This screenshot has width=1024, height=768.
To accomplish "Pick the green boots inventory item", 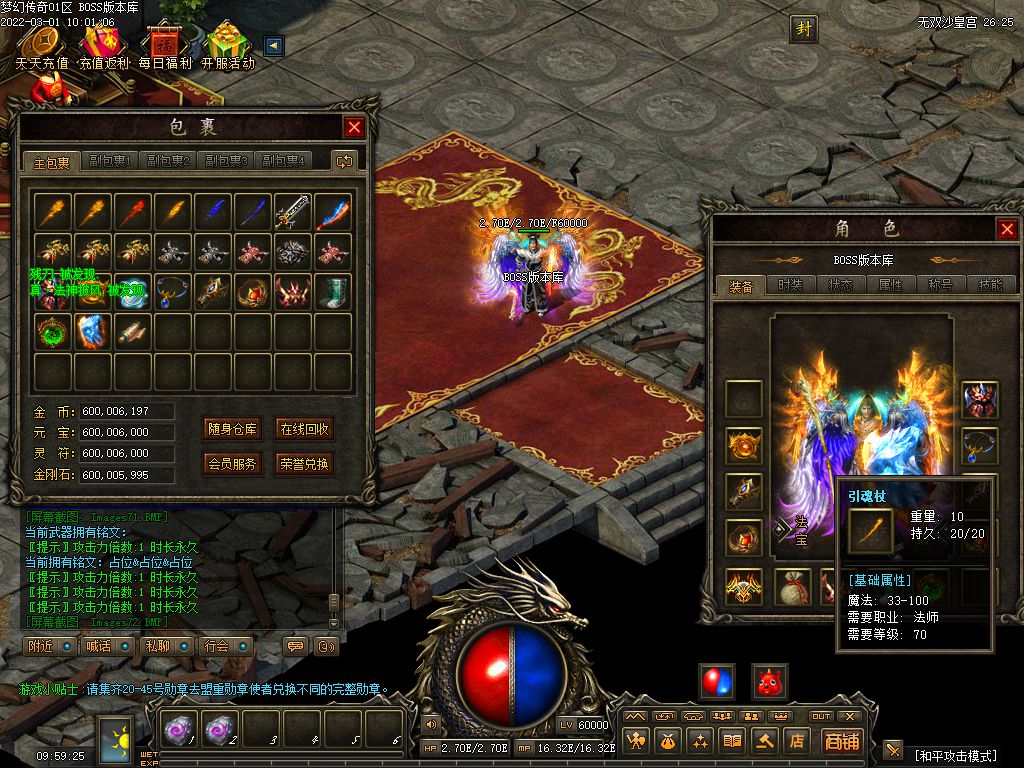I will click(x=333, y=291).
